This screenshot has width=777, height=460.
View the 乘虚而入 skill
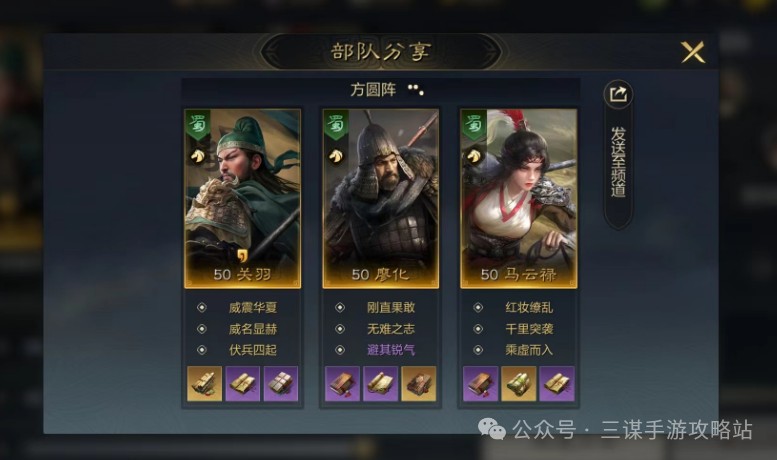pos(527,350)
